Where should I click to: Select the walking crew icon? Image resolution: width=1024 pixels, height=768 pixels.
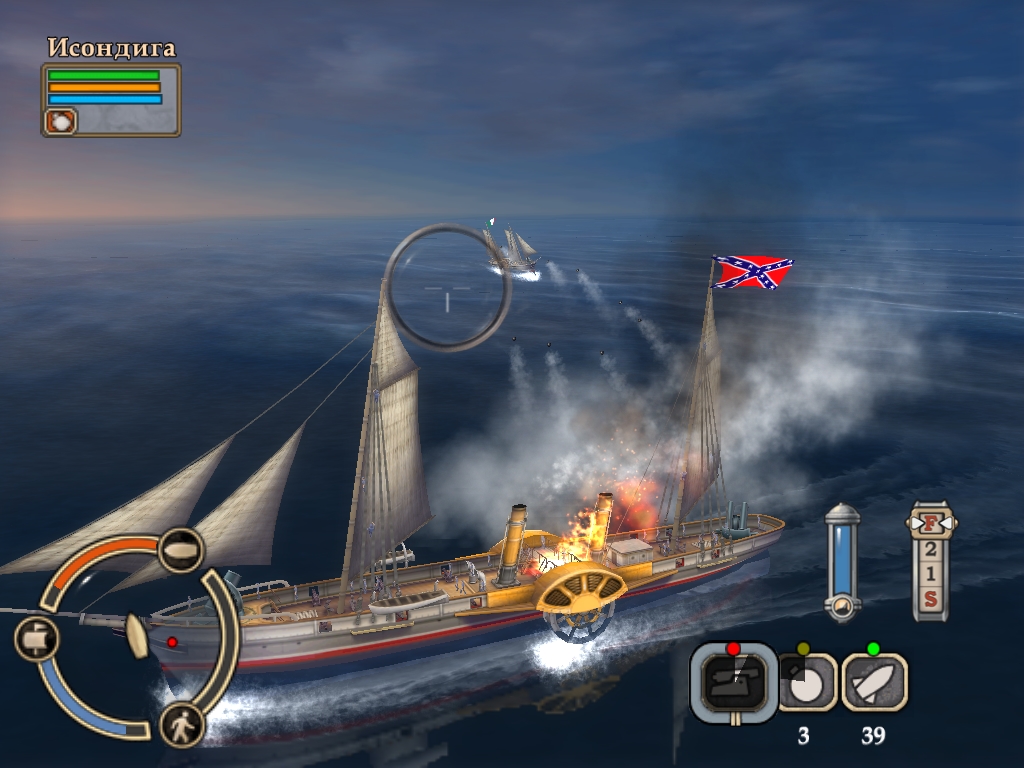point(182,725)
